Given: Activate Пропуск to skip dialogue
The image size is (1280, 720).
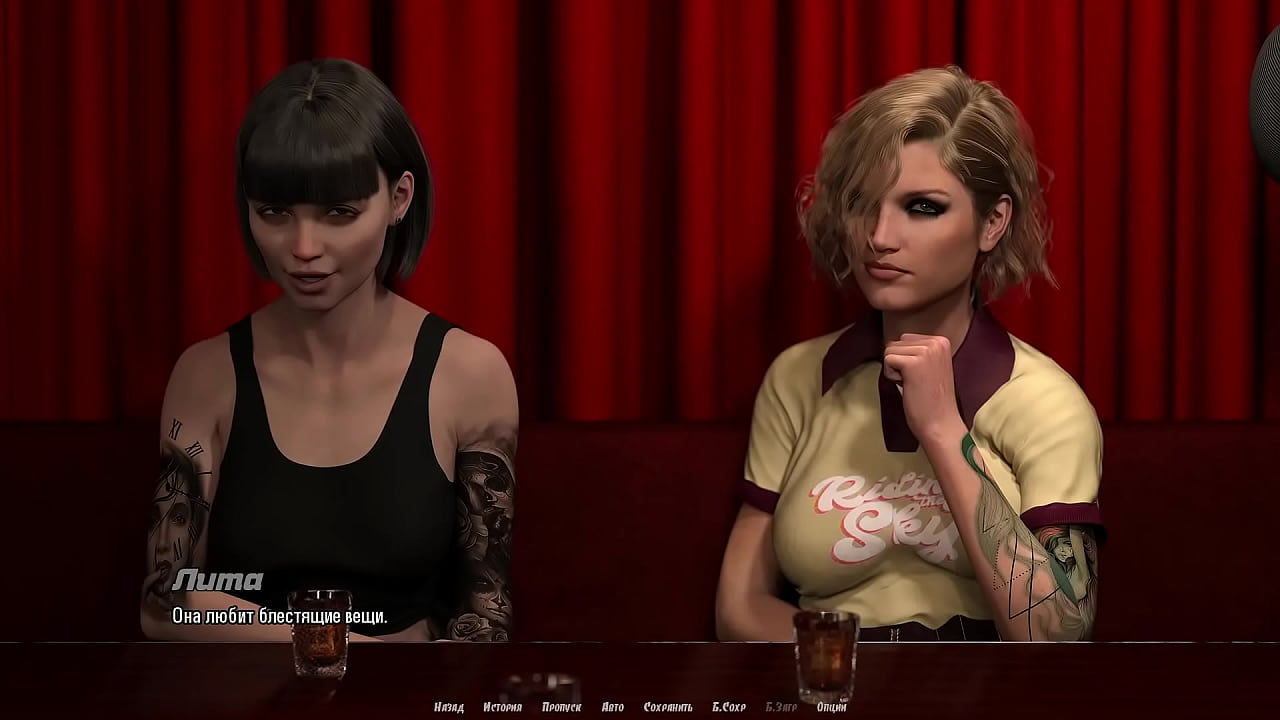Looking at the screenshot, I should [x=561, y=707].
